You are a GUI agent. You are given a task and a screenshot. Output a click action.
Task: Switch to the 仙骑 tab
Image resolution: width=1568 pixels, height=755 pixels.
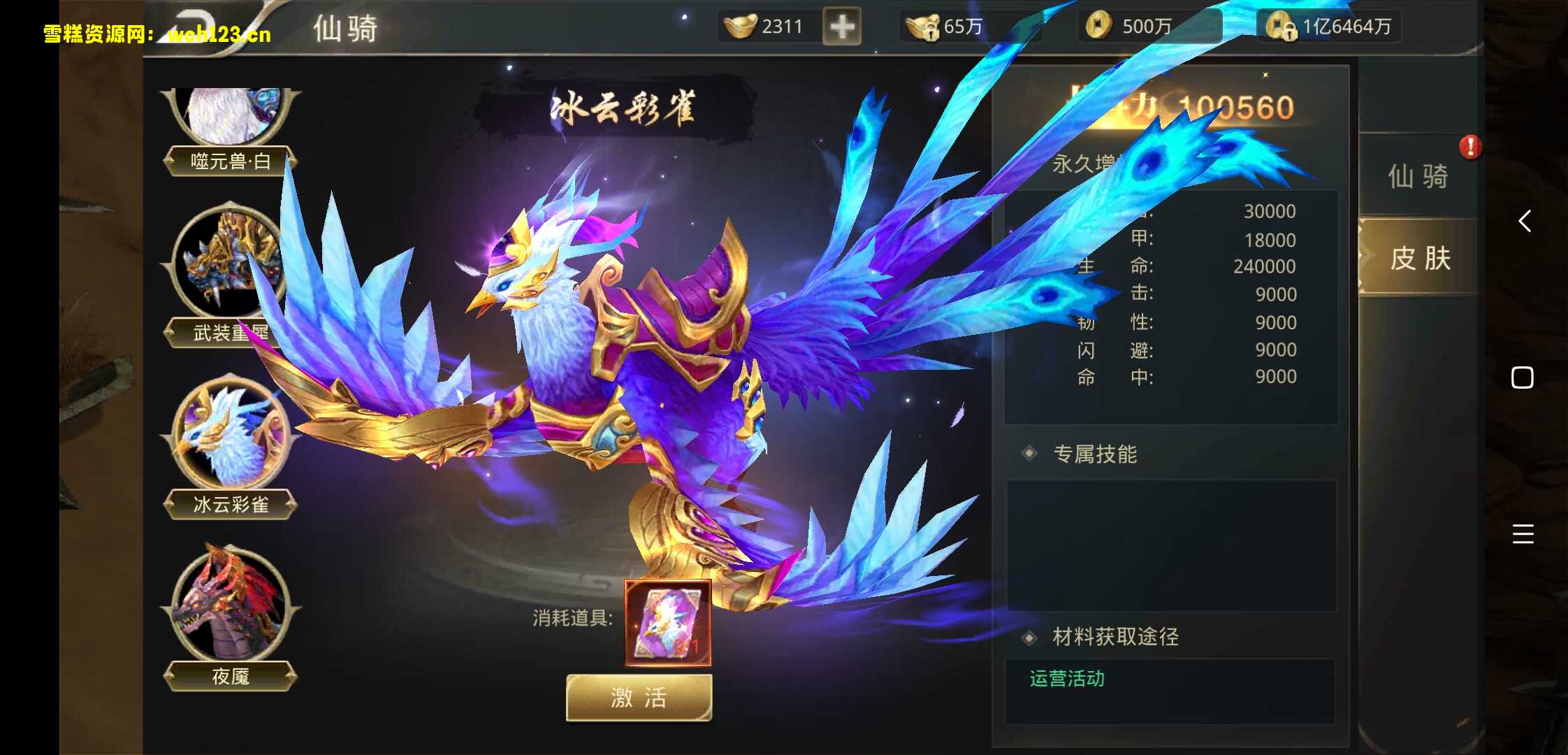point(1418,176)
